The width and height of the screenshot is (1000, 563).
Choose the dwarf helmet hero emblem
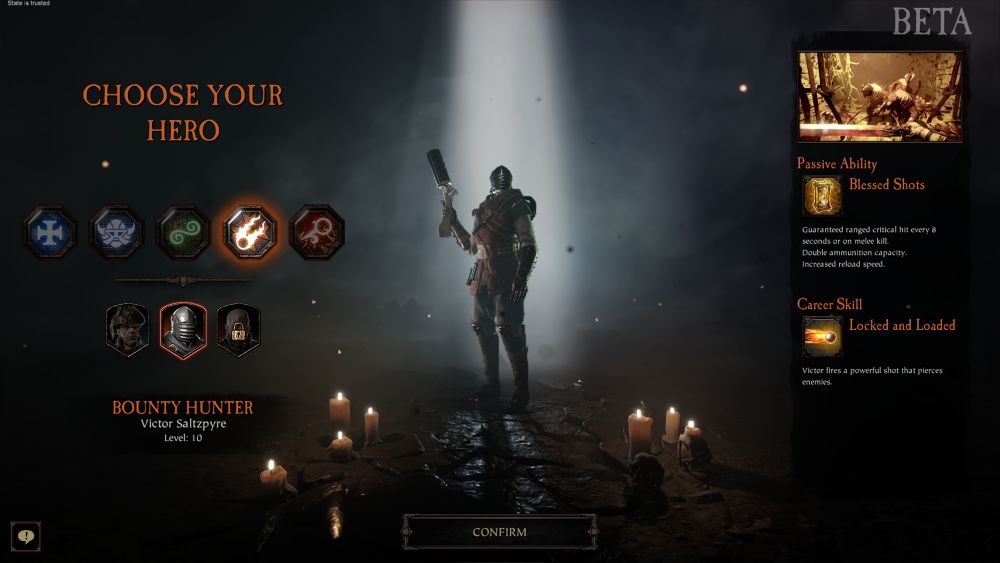click(x=116, y=233)
